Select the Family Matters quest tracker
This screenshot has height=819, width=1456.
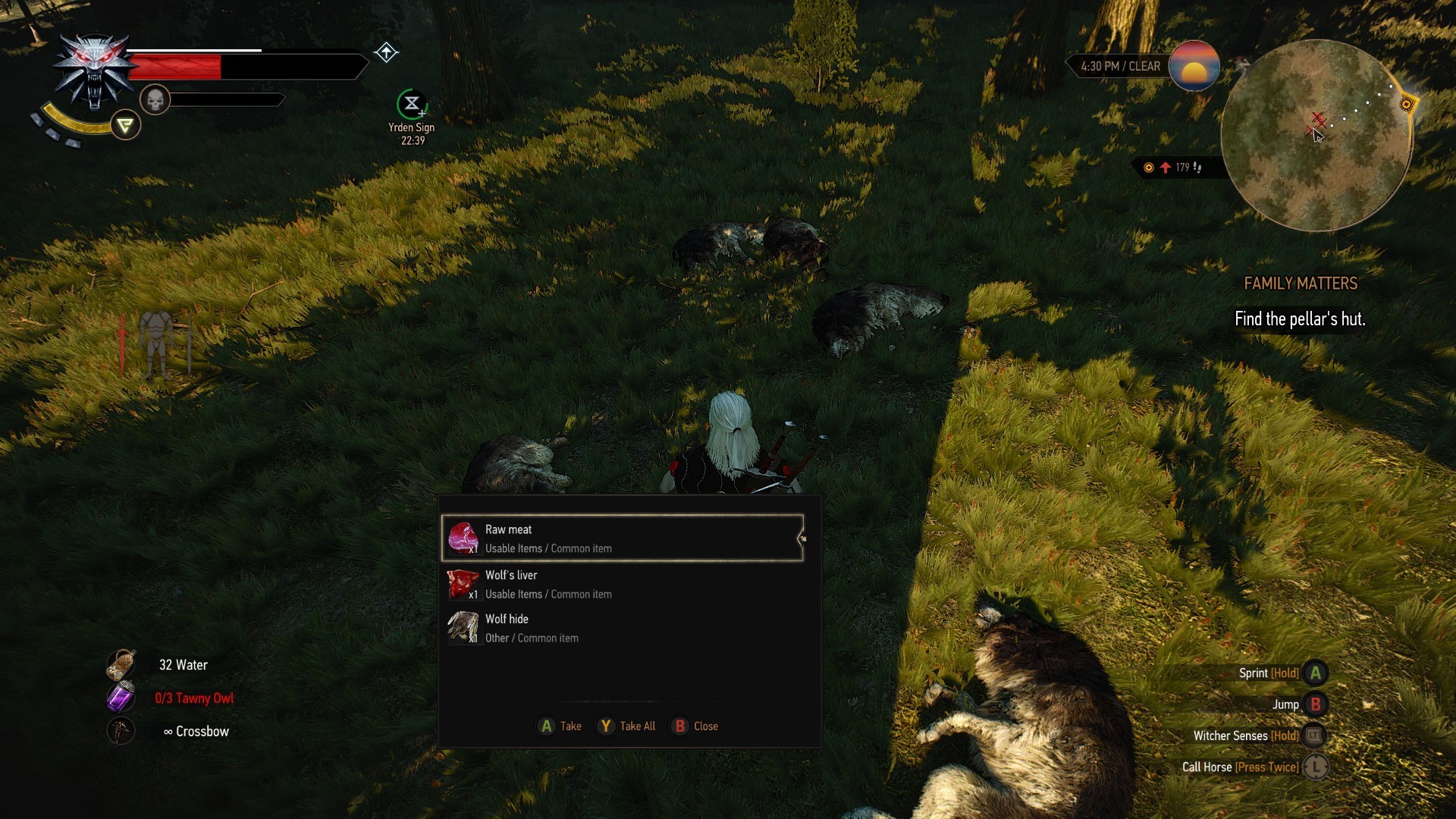coord(1301,284)
